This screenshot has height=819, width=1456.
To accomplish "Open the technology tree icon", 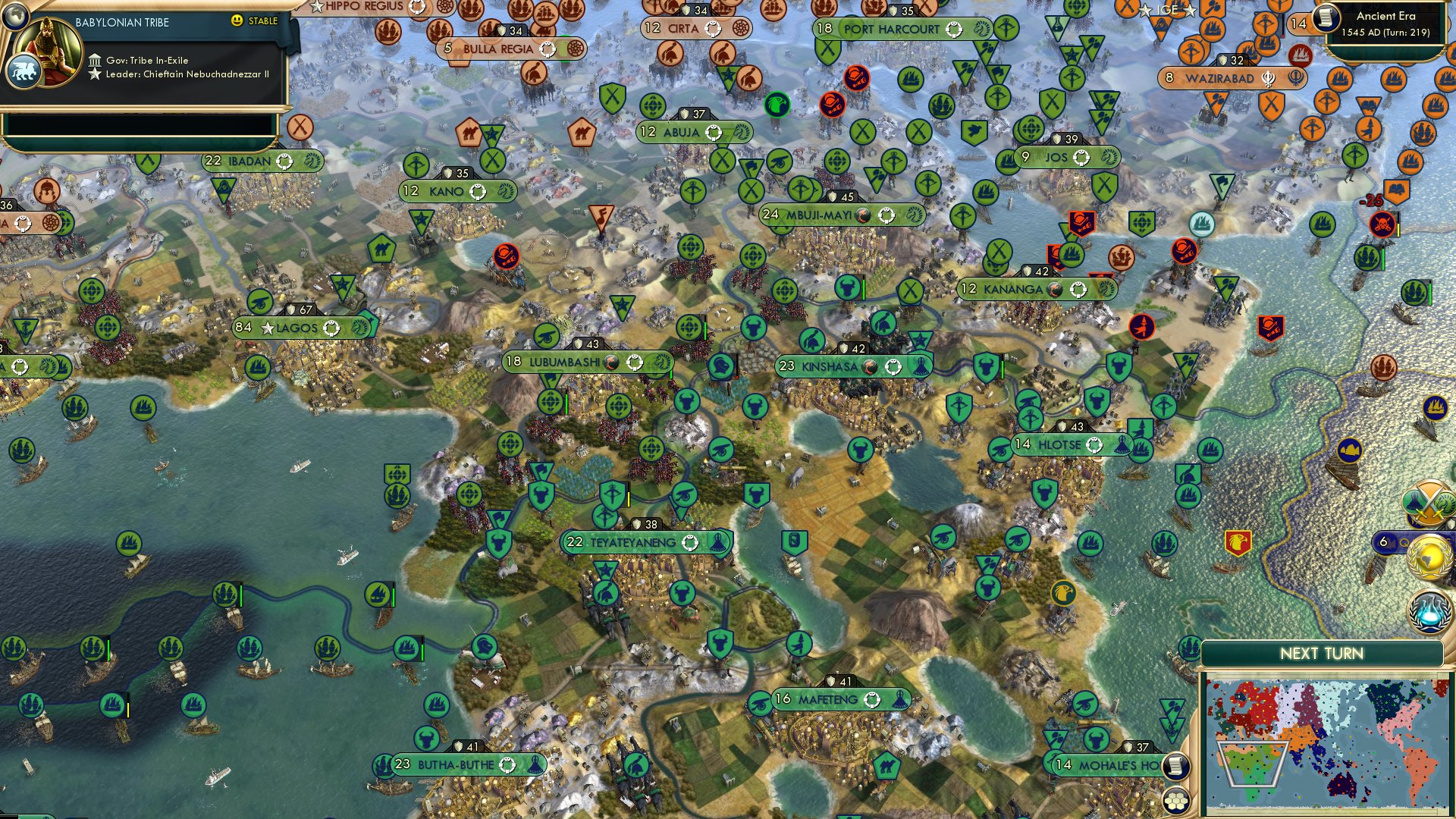I will click(1428, 612).
